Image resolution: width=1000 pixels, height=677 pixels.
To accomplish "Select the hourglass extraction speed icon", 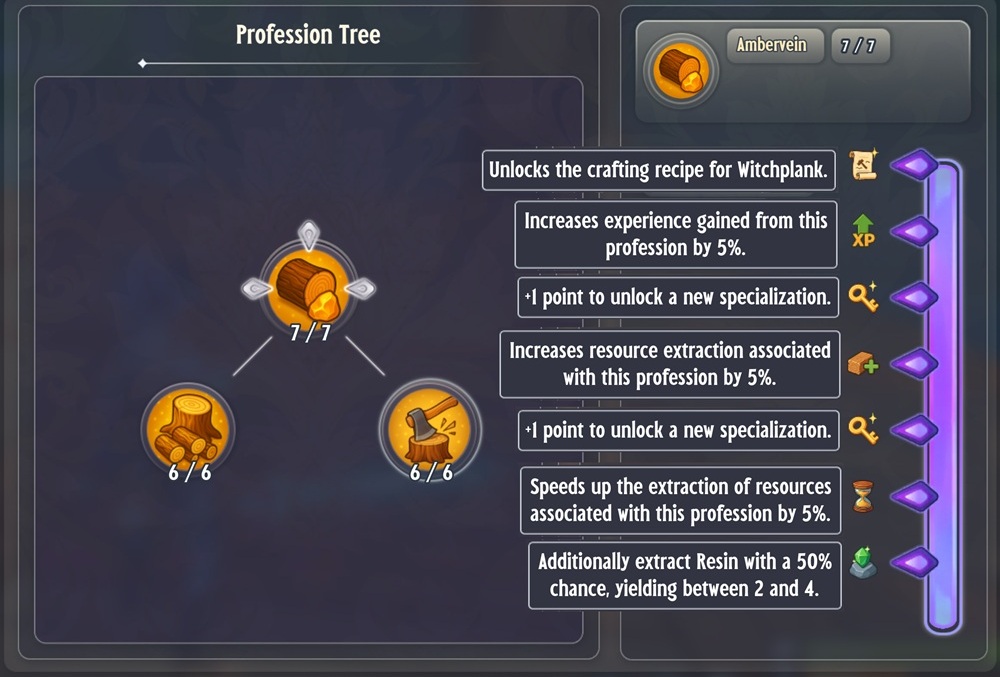I will 863,496.
